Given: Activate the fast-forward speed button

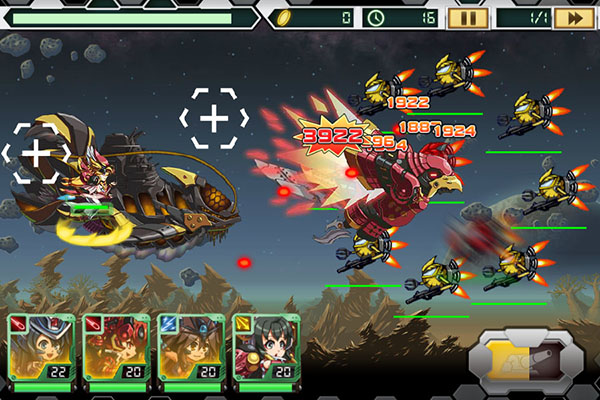Looking at the screenshot, I should click(574, 17).
